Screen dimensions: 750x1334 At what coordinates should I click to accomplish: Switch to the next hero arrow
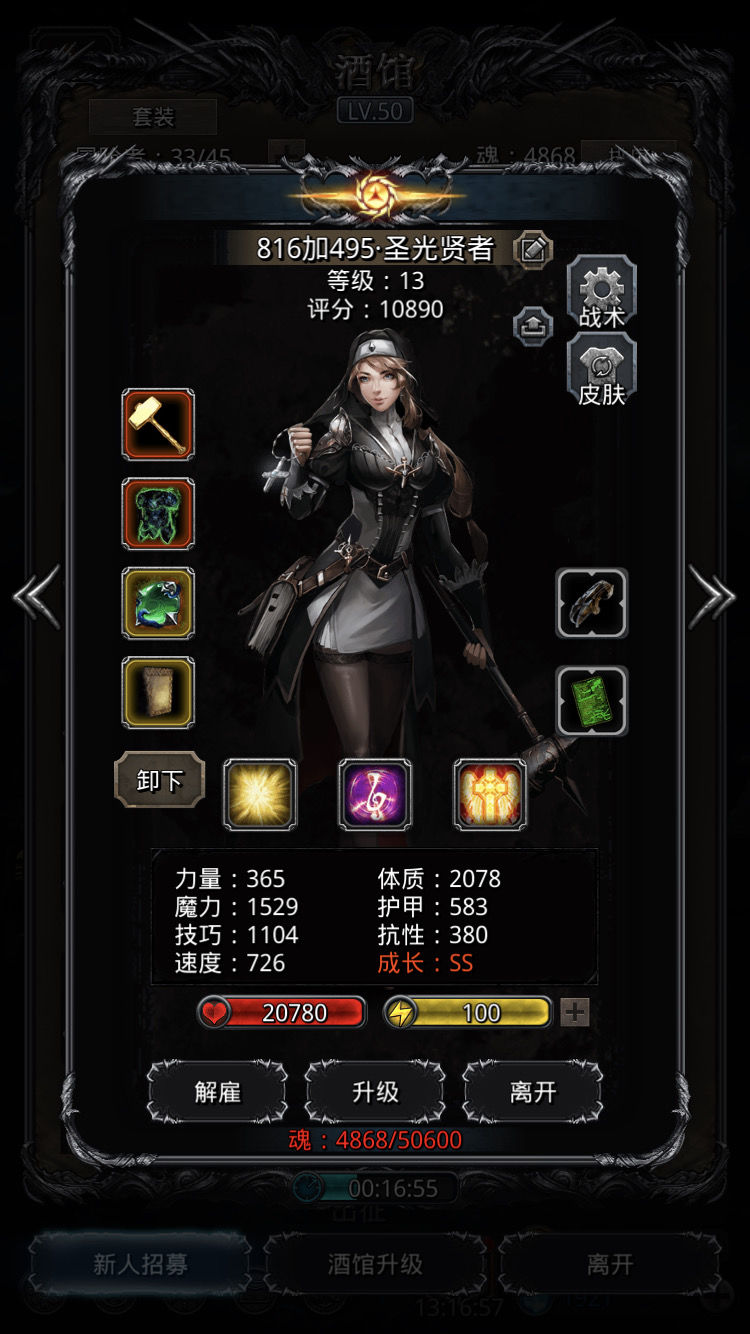coord(712,597)
